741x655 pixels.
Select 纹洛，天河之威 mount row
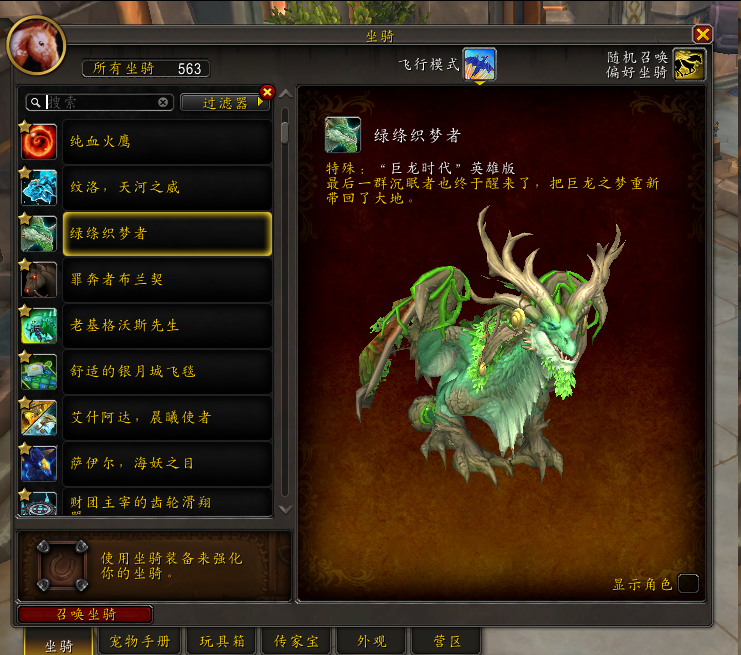point(166,188)
